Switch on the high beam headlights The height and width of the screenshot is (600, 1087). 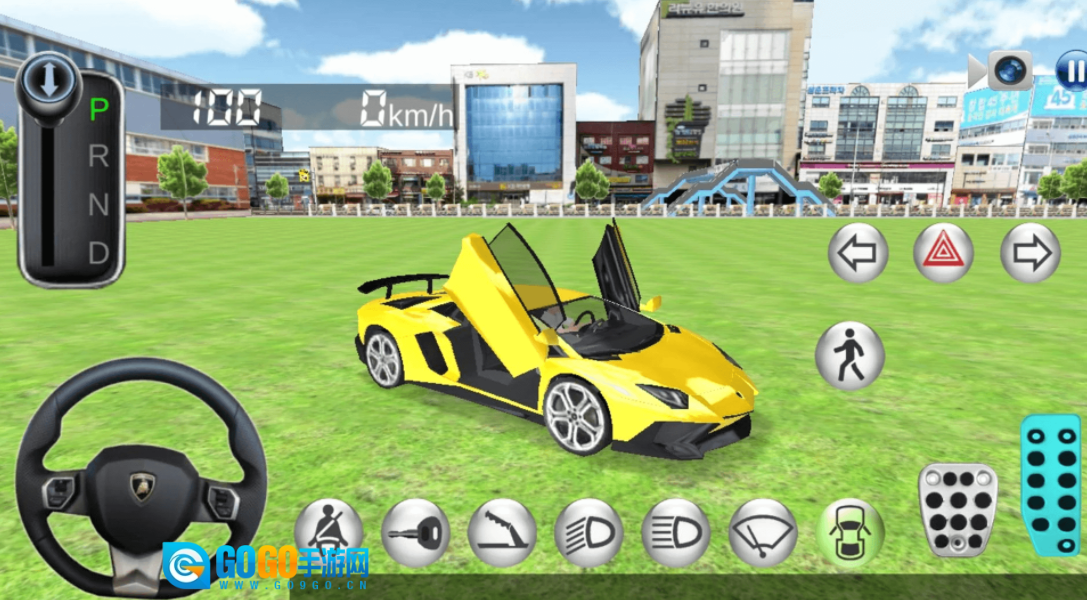pos(676,532)
